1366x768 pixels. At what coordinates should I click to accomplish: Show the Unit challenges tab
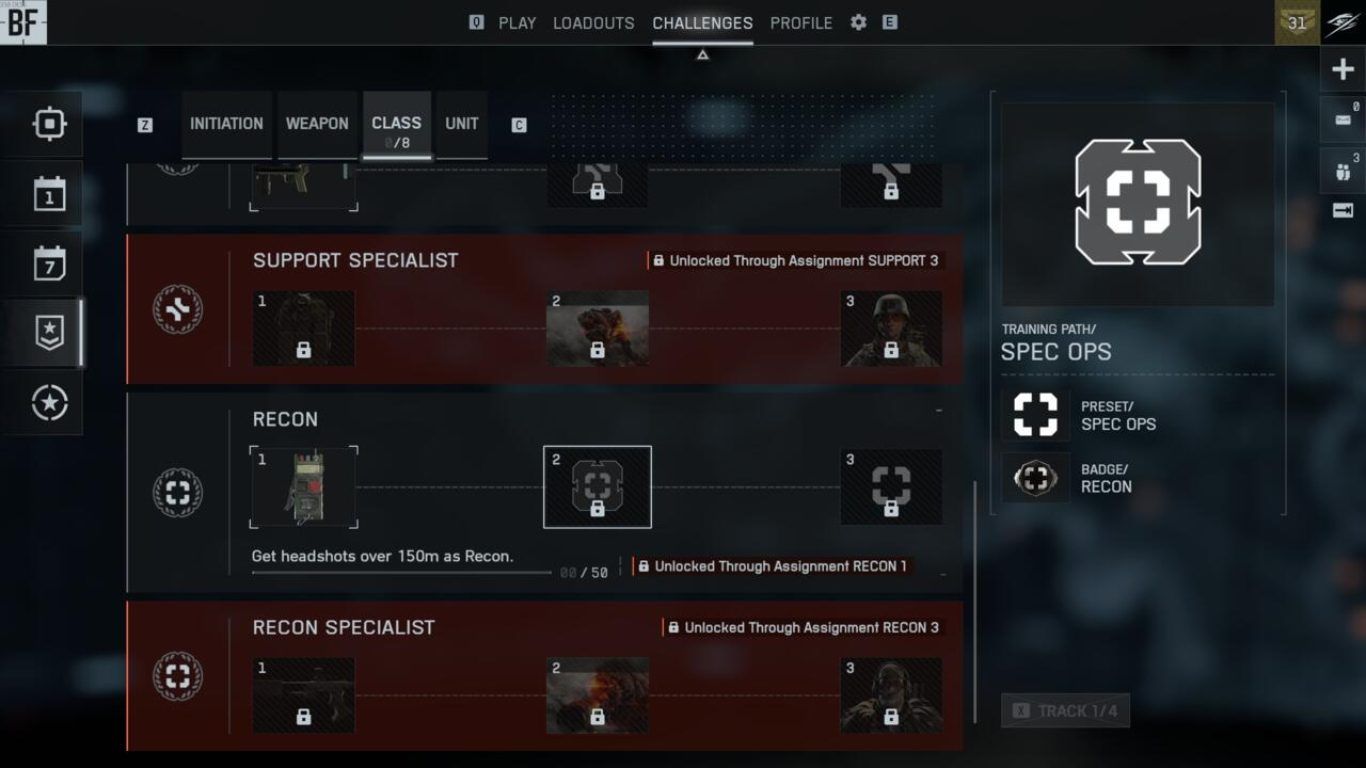[462, 124]
